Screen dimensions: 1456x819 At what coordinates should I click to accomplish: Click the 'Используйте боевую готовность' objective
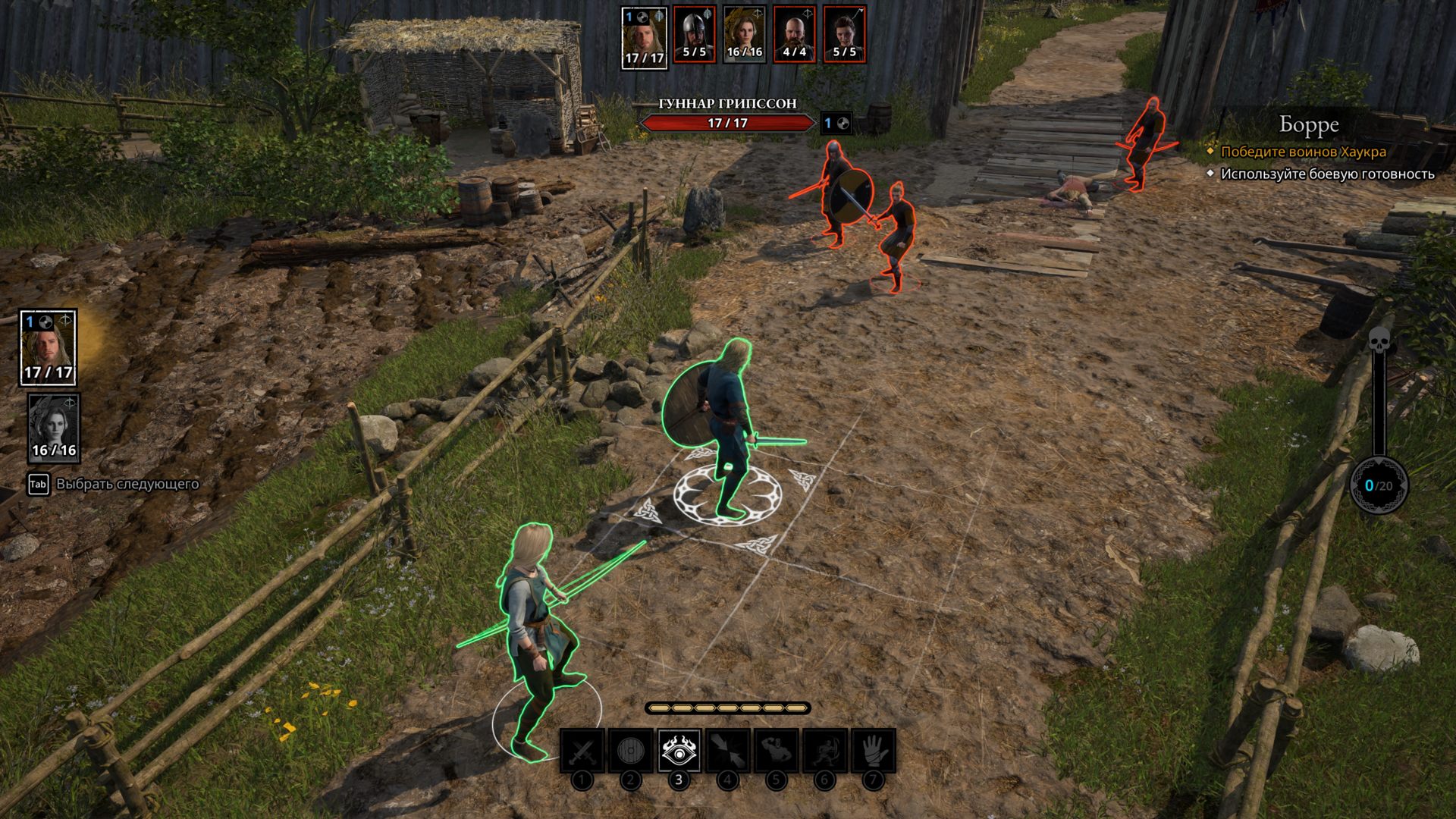(x=1327, y=174)
